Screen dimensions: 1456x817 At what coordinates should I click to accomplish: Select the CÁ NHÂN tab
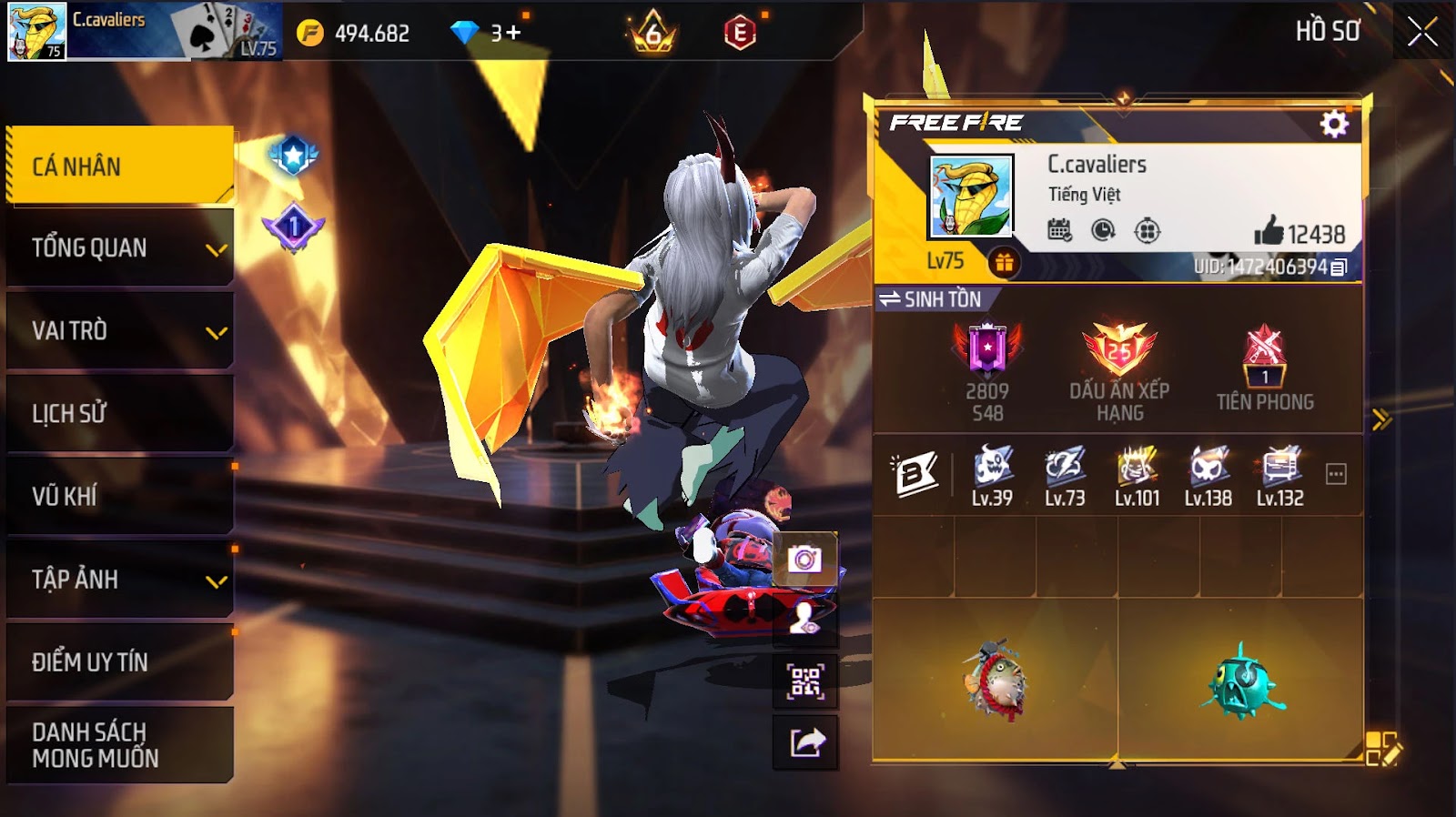(x=118, y=166)
